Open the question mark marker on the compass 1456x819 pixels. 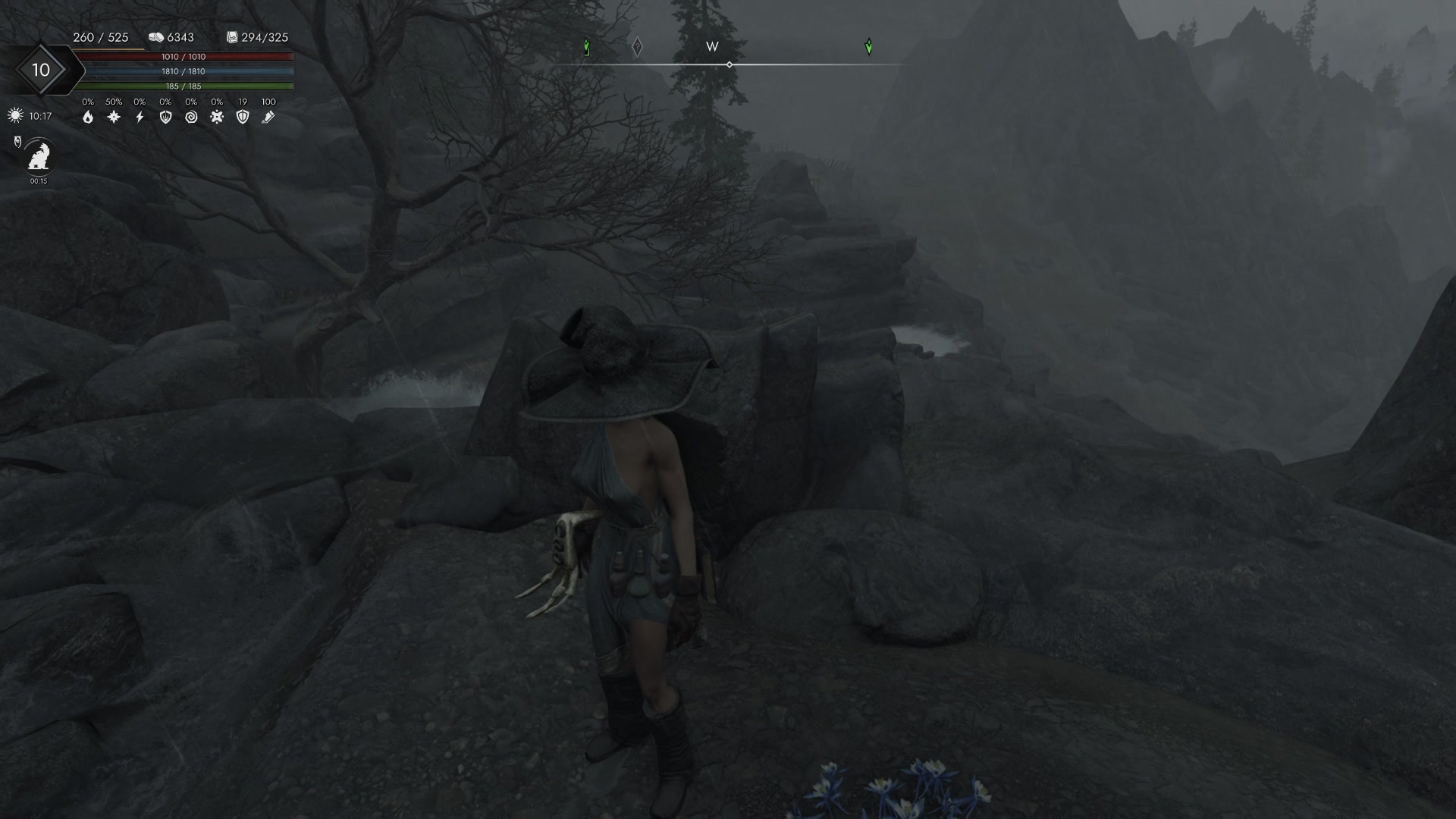(x=637, y=46)
